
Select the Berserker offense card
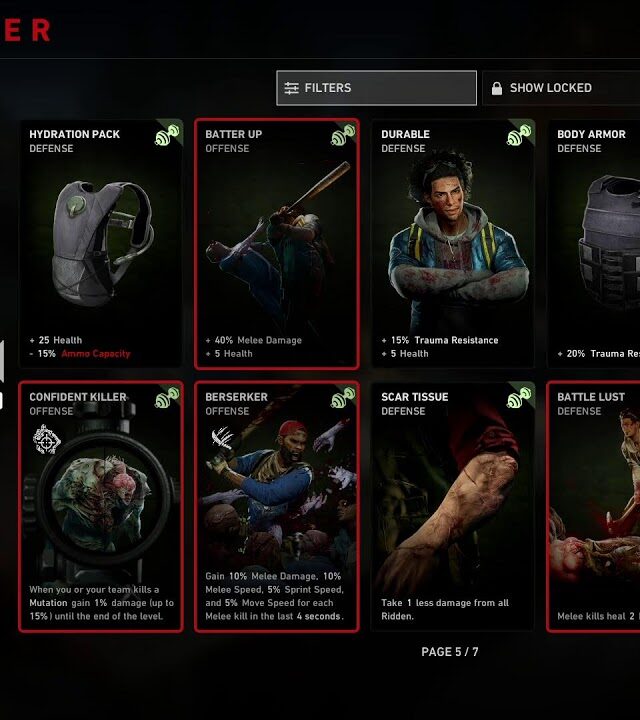point(277,507)
